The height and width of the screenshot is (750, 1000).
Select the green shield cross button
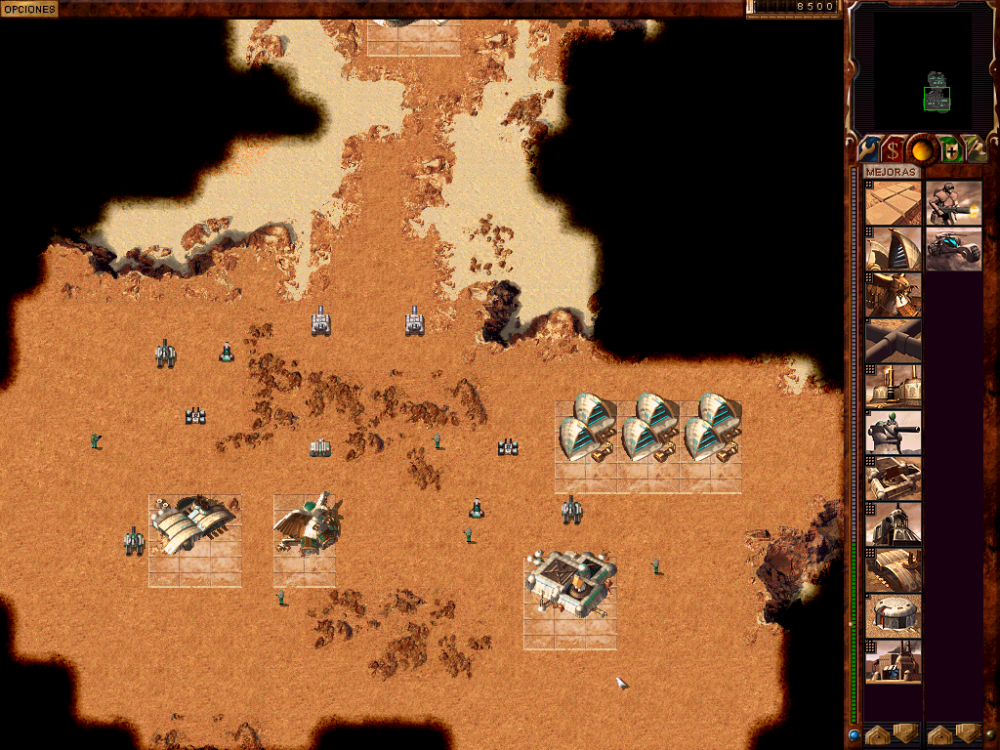pyautogui.click(x=950, y=150)
